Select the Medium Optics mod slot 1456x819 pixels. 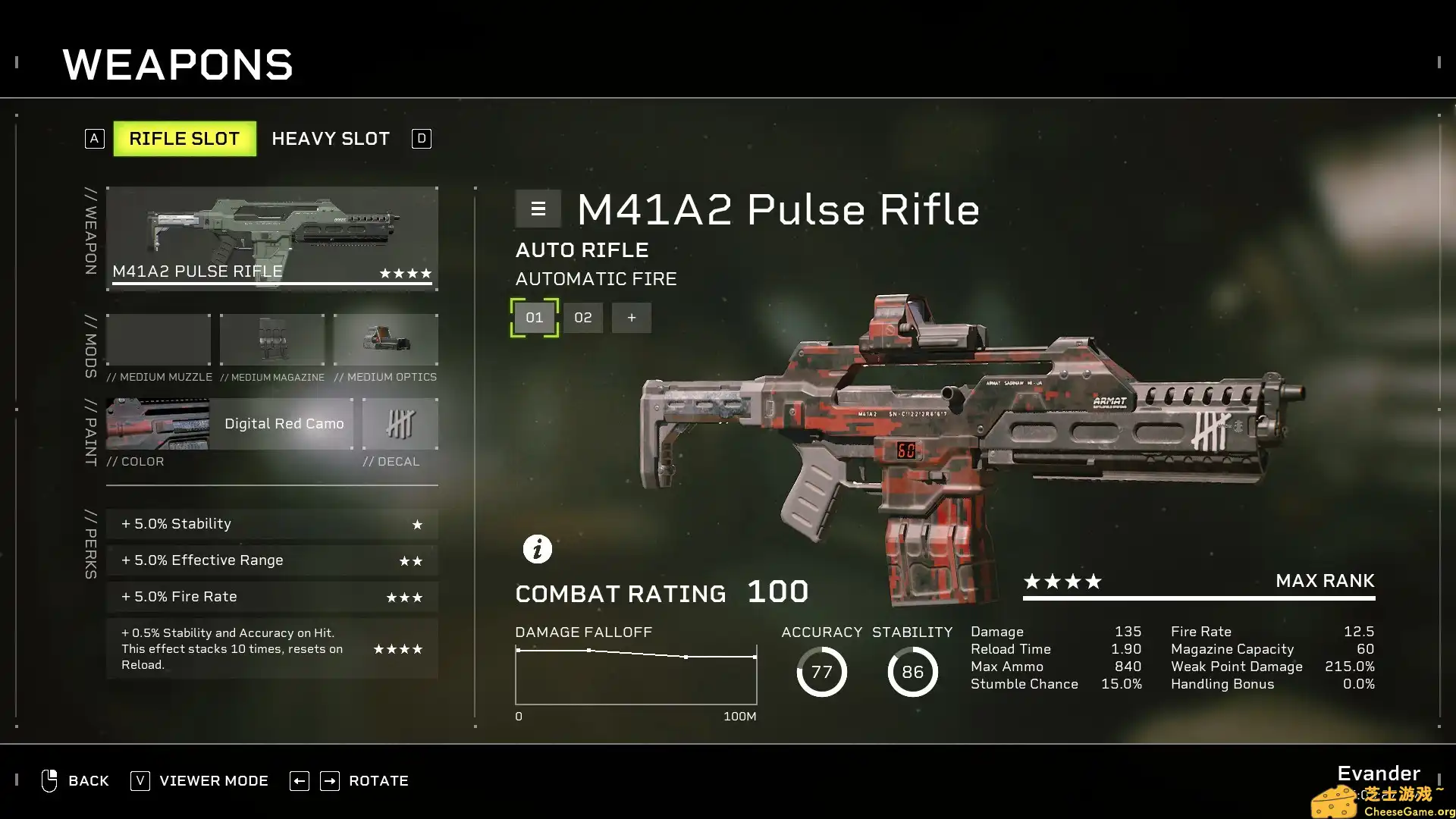point(385,339)
